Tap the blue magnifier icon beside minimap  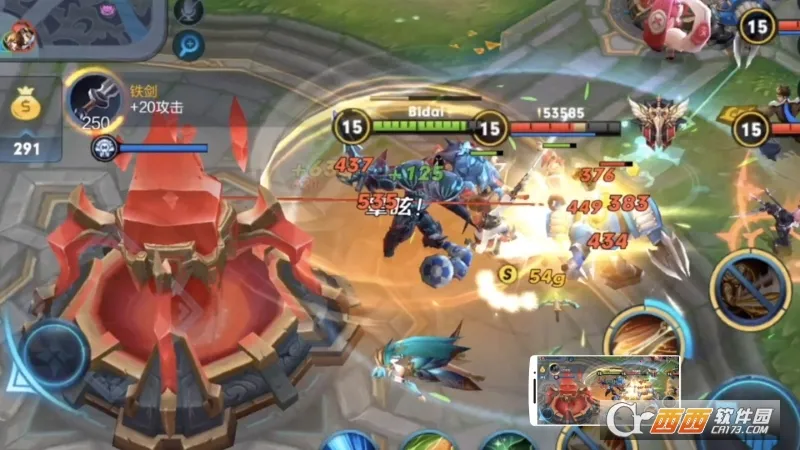pos(188,44)
